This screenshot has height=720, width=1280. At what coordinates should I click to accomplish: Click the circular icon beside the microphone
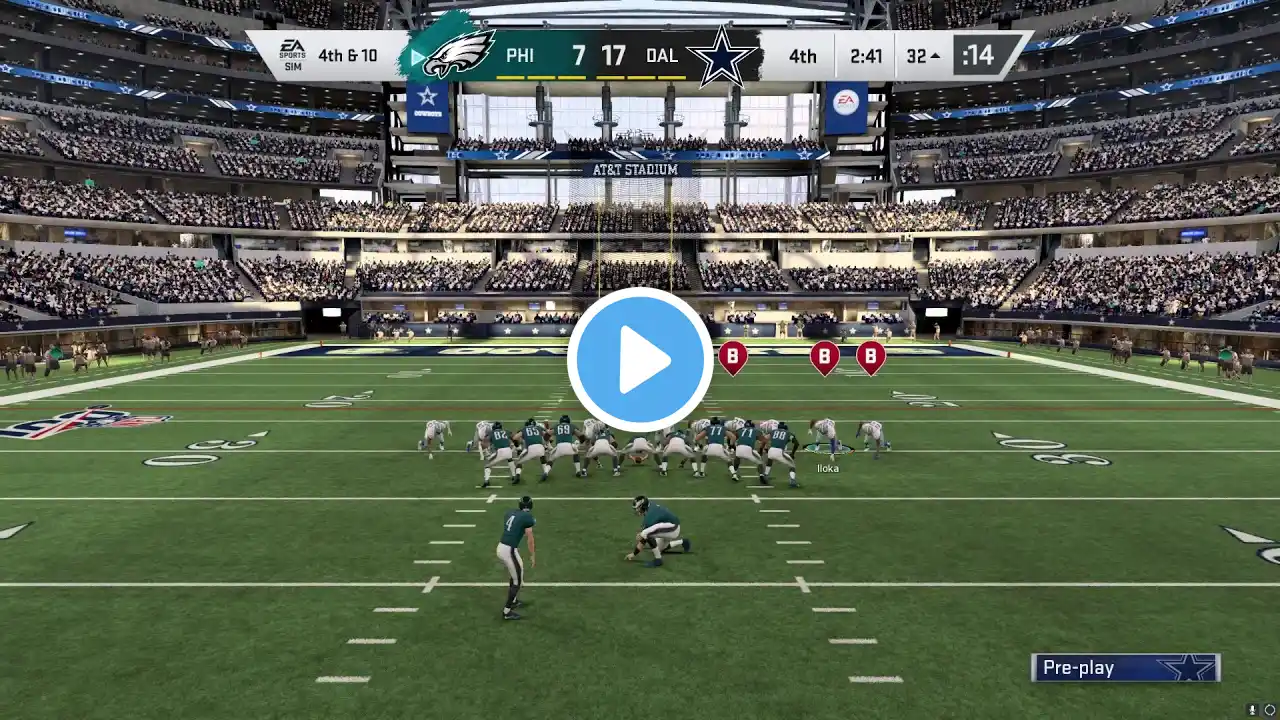click(x=1269, y=710)
